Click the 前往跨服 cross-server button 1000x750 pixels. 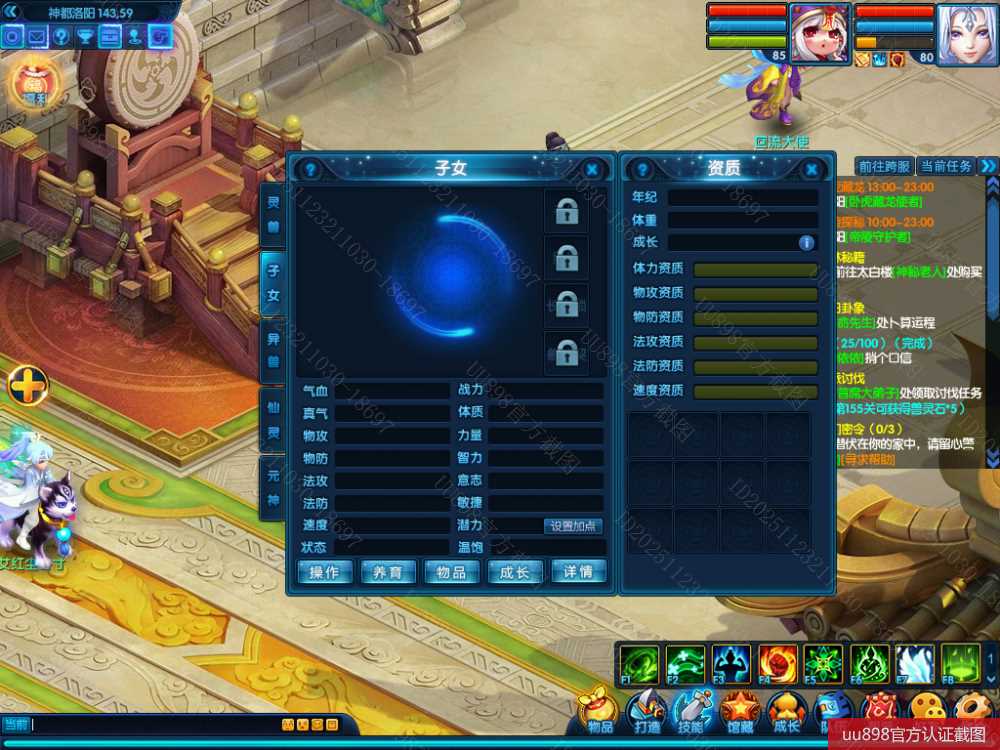884,166
